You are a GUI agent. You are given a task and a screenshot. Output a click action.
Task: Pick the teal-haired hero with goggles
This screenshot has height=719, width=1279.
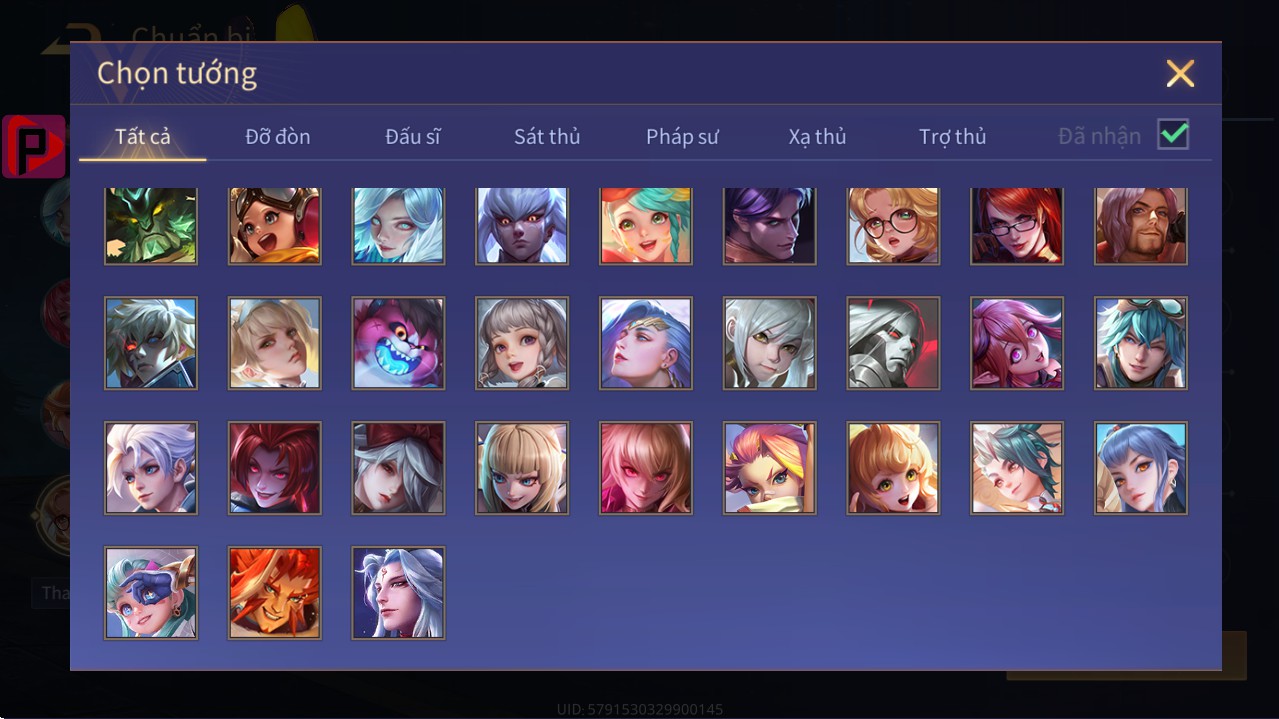click(1141, 343)
